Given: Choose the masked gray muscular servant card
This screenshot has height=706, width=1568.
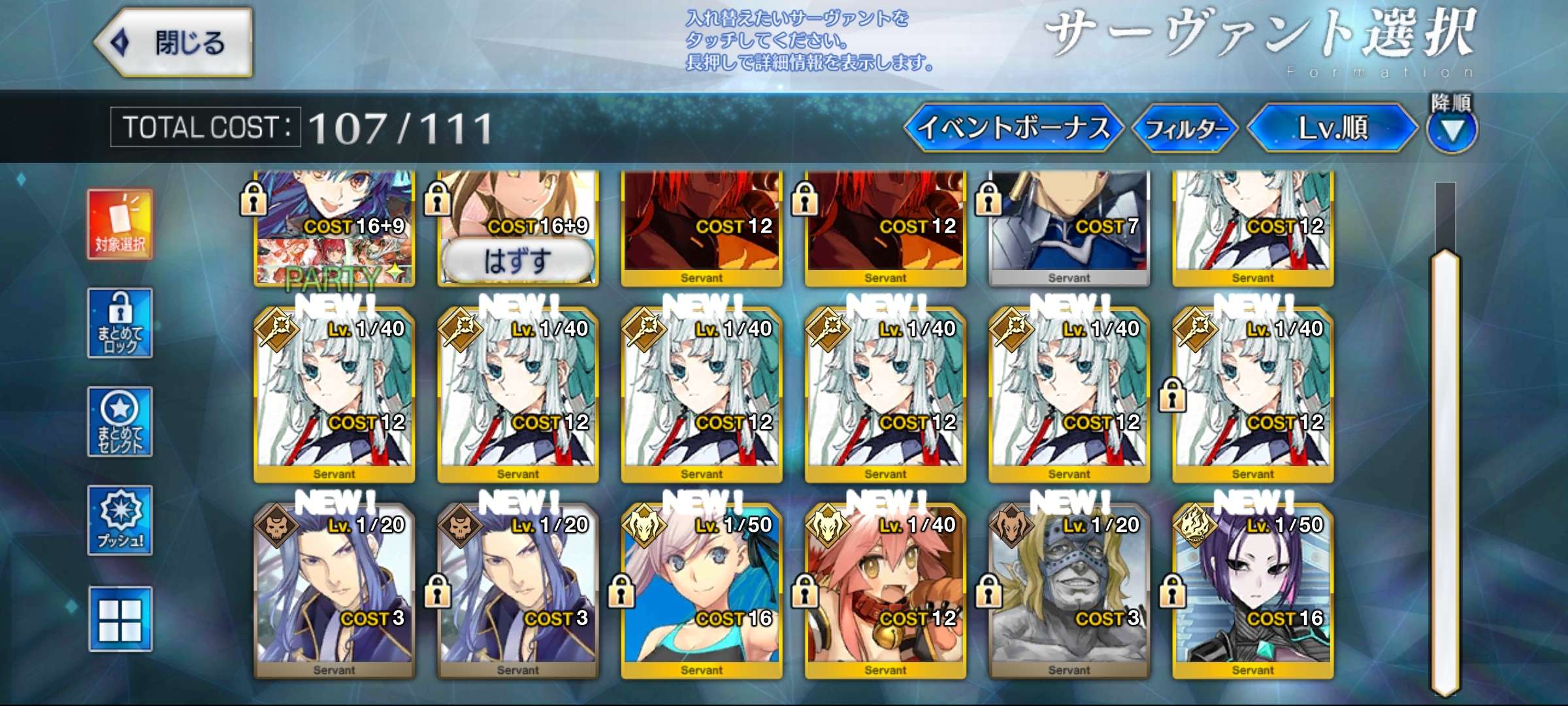Looking at the screenshot, I should [x=1069, y=588].
